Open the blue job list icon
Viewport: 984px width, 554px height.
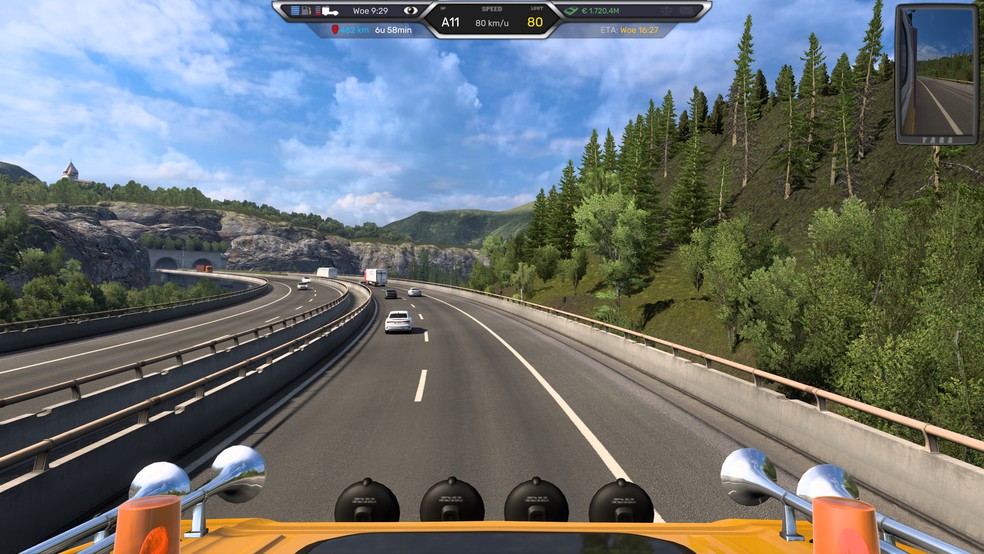click(294, 11)
